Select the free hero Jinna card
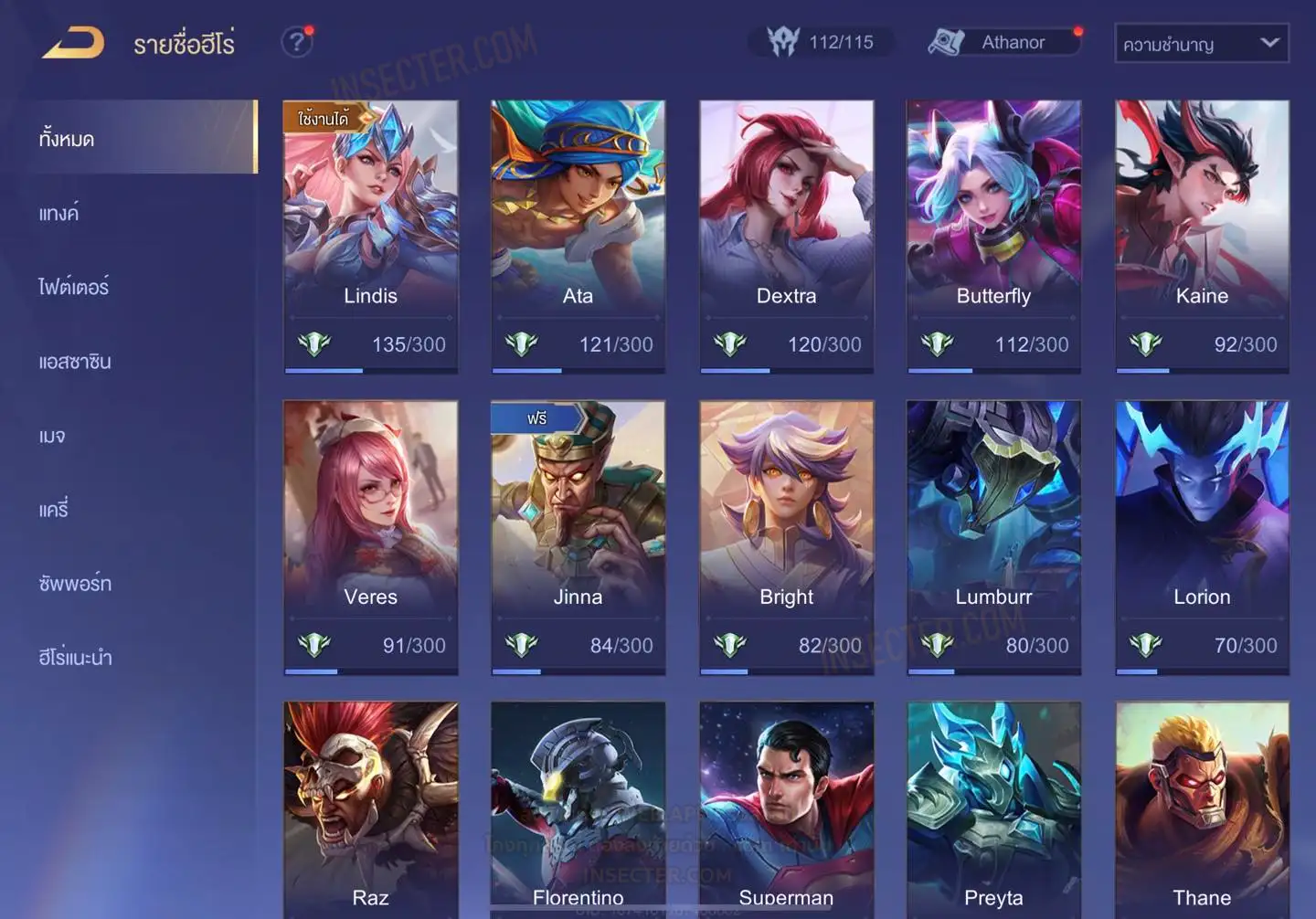Viewport: 1316px width, 919px height. [578, 536]
